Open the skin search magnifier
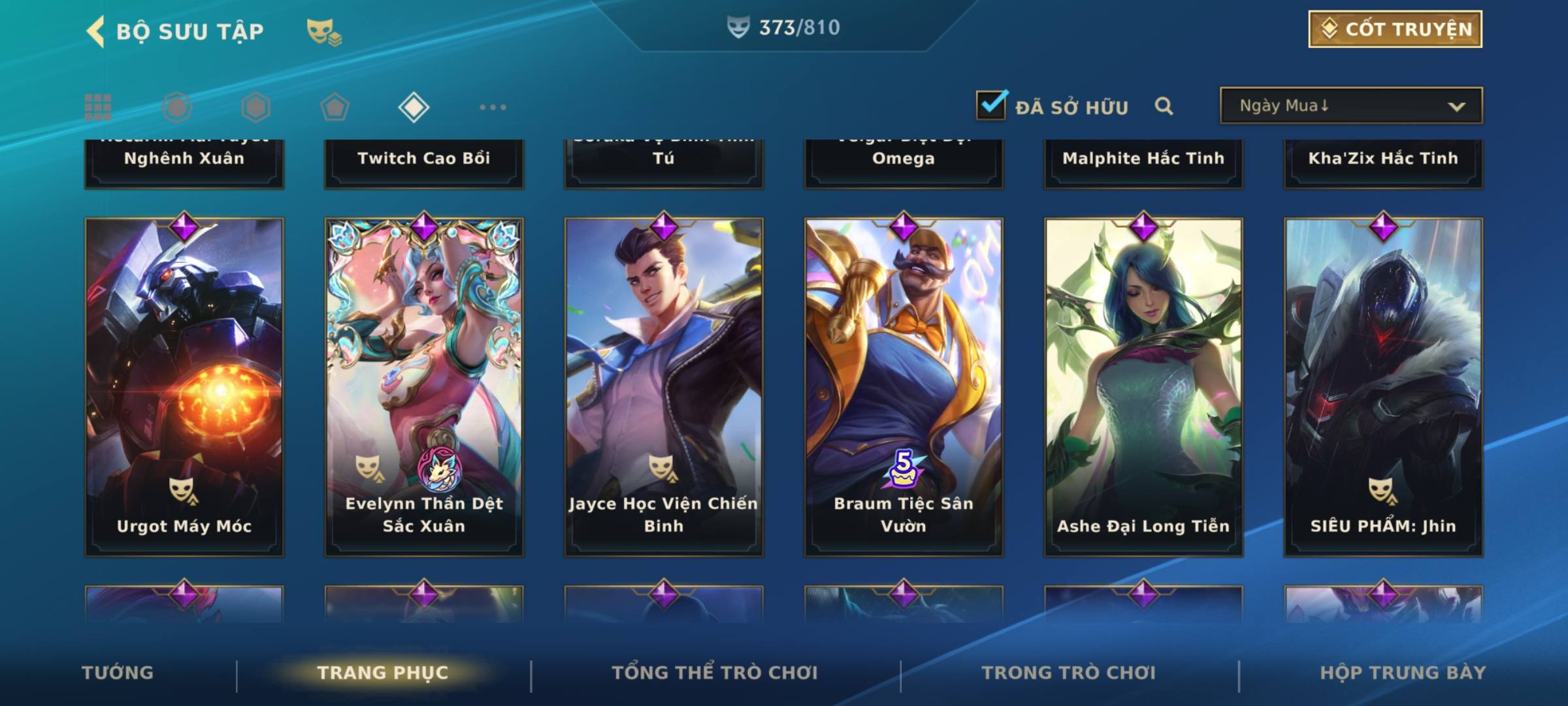 pos(1164,106)
